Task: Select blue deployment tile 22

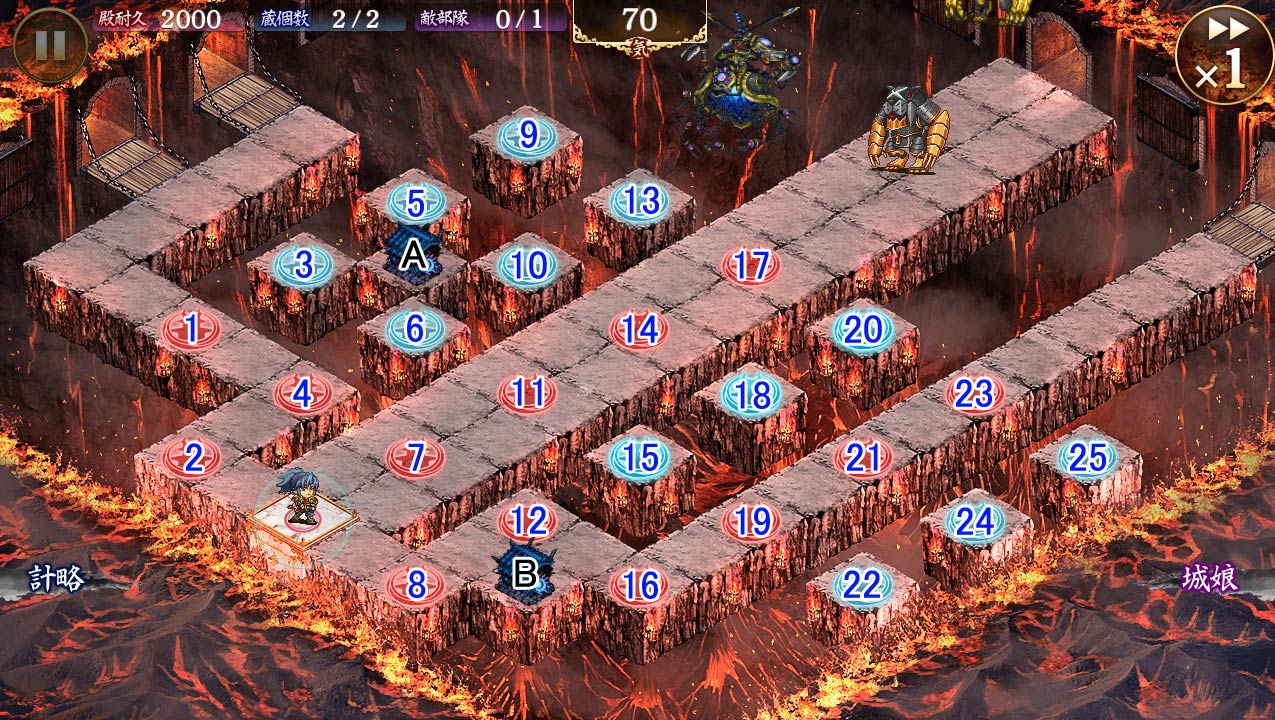Action: pyautogui.click(x=862, y=585)
